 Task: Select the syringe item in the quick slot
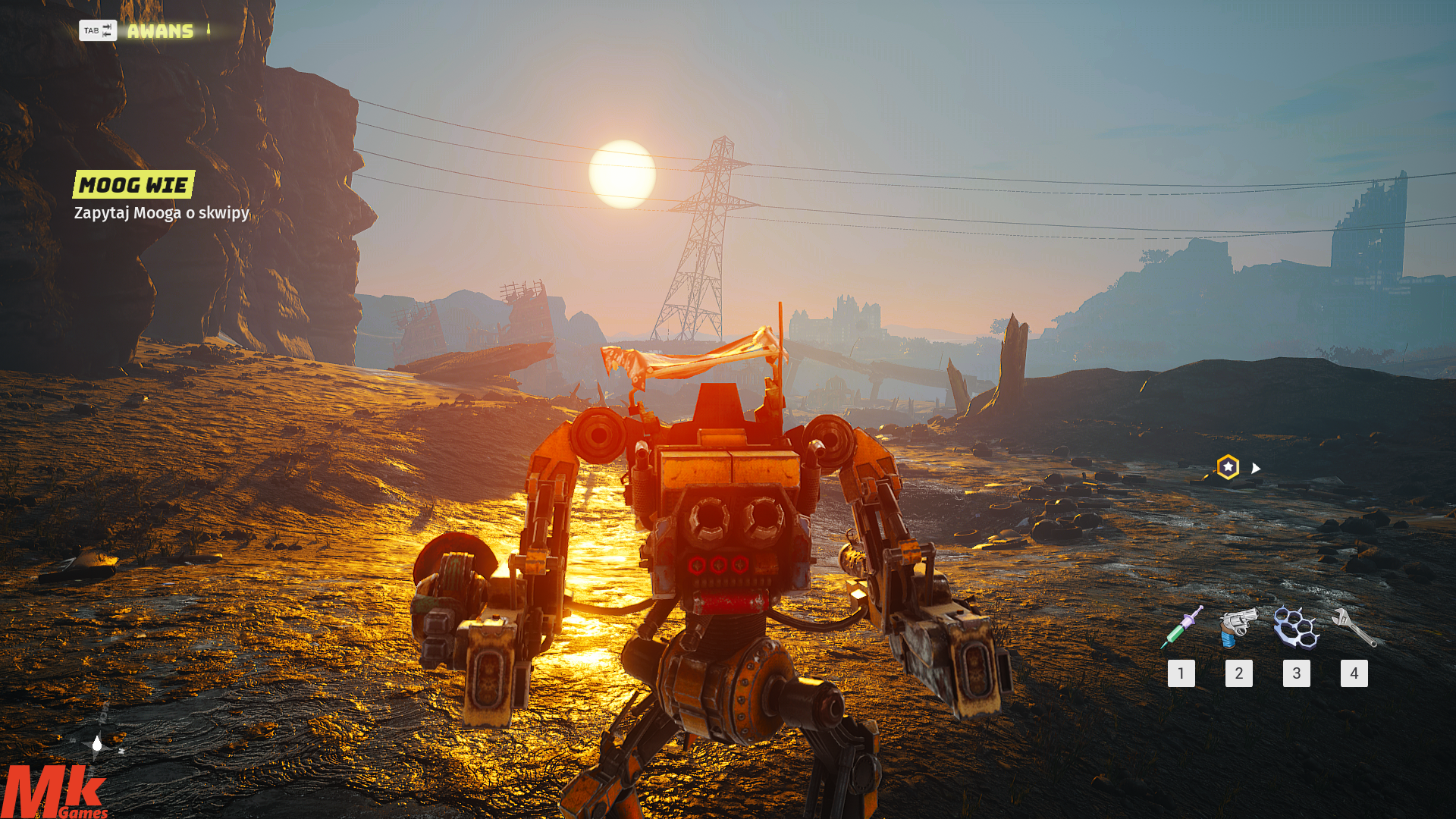pyautogui.click(x=1181, y=627)
